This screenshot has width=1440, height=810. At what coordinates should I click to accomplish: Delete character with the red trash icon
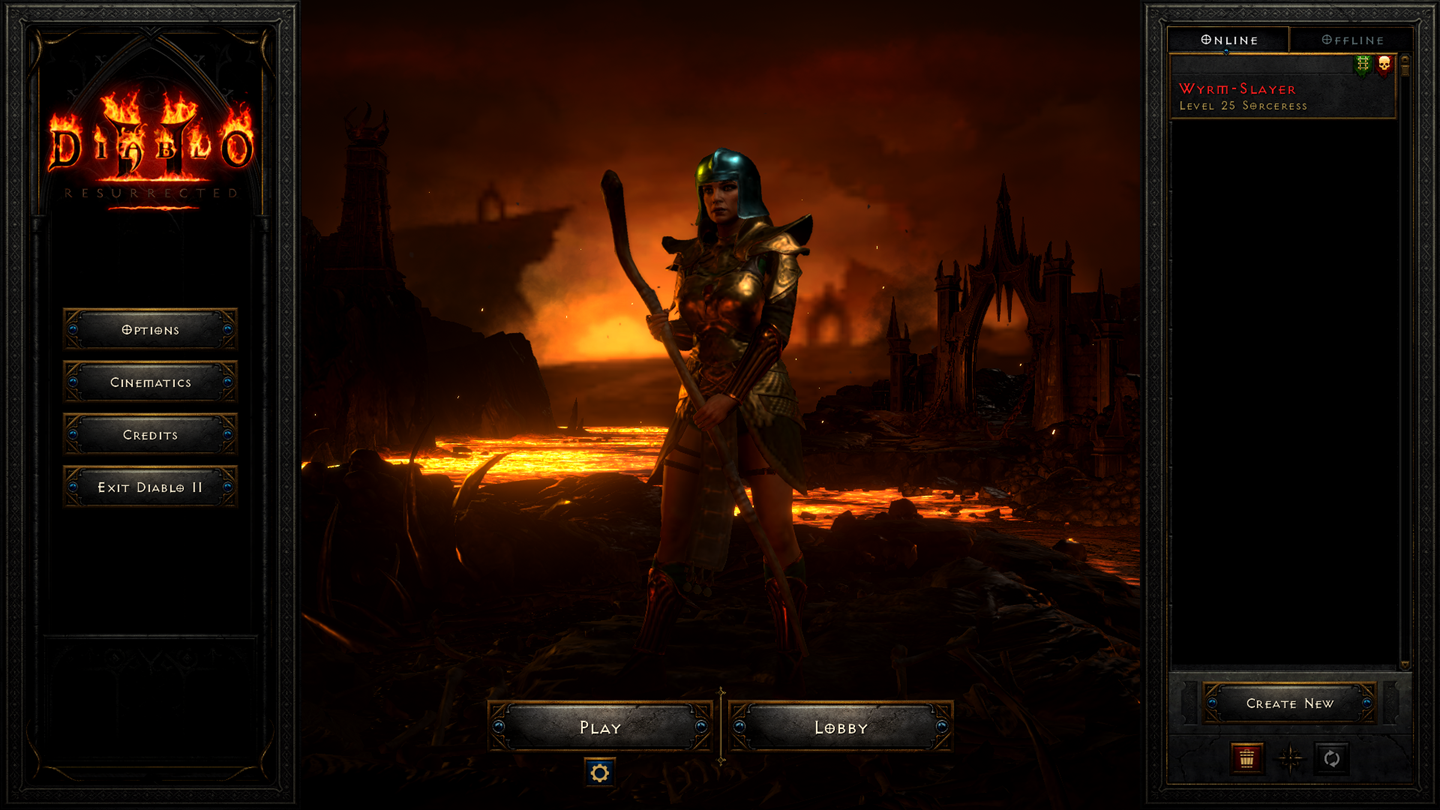tap(1247, 758)
